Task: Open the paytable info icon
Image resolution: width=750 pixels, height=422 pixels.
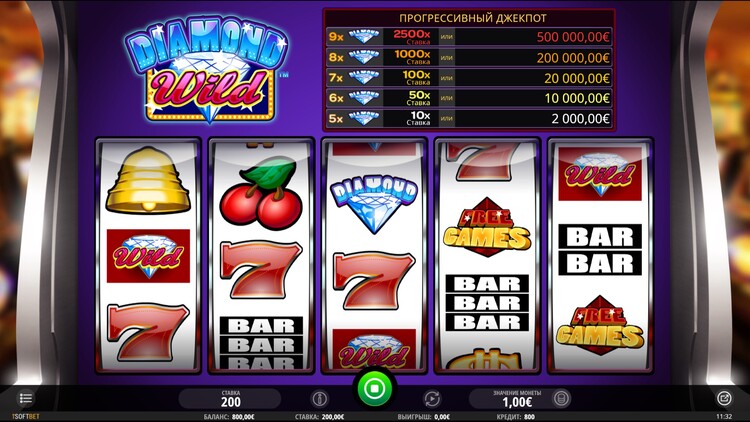Action: [320, 398]
